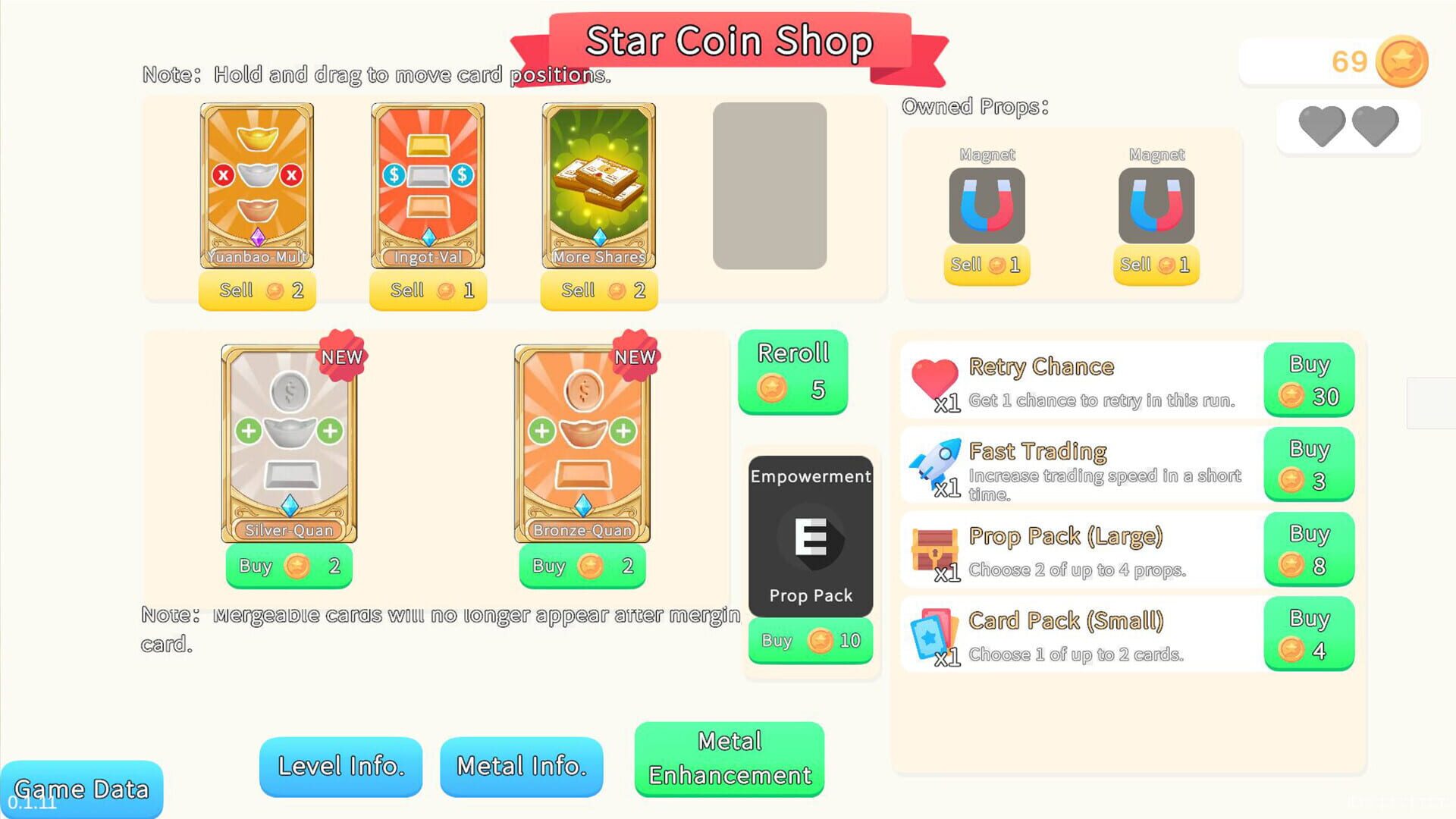Open Level Info
This screenshot has width=1456, height=819.
tap(340, 767)
